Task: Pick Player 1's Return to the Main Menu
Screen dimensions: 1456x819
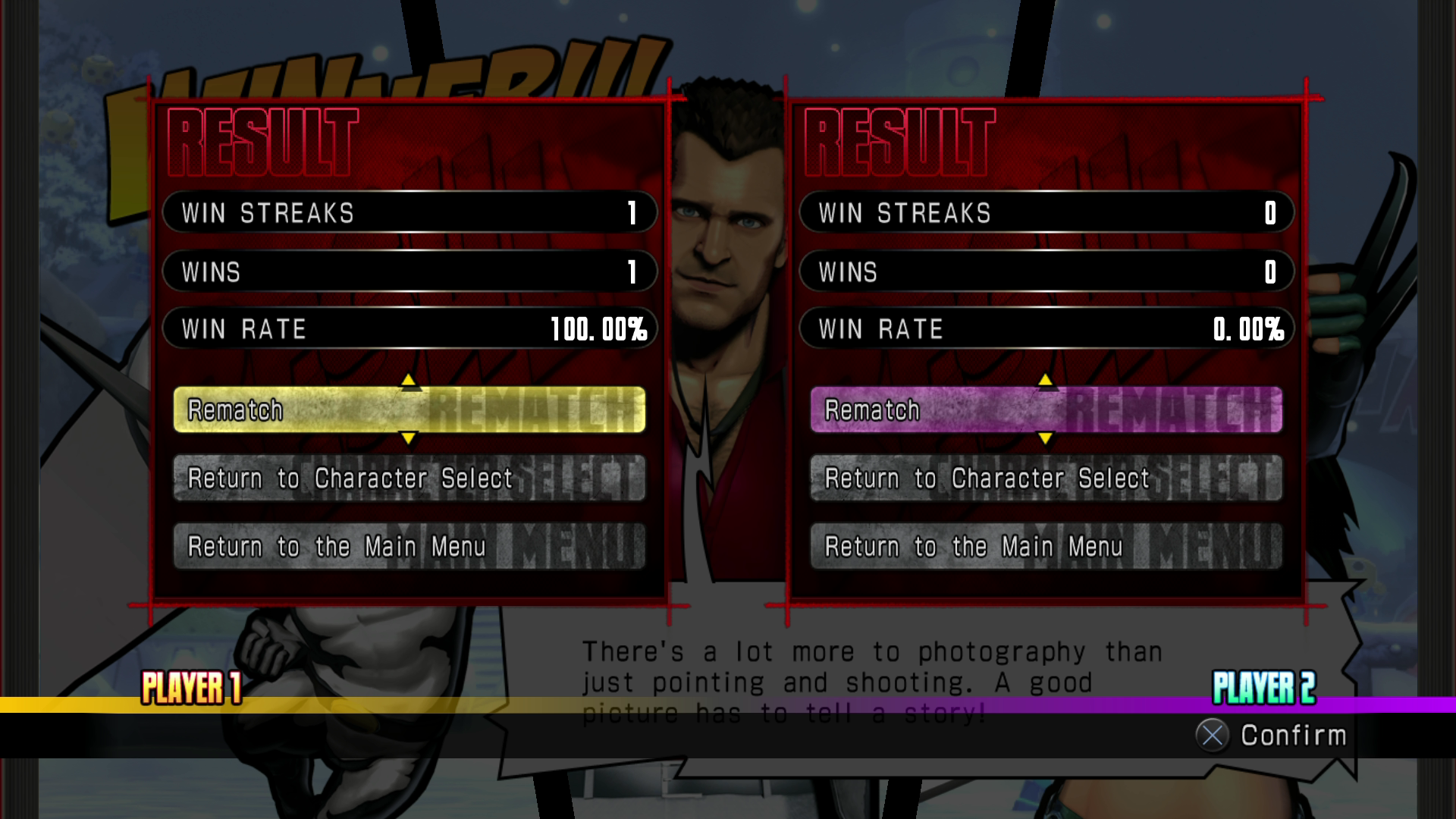Action: (x=409, y=546)
